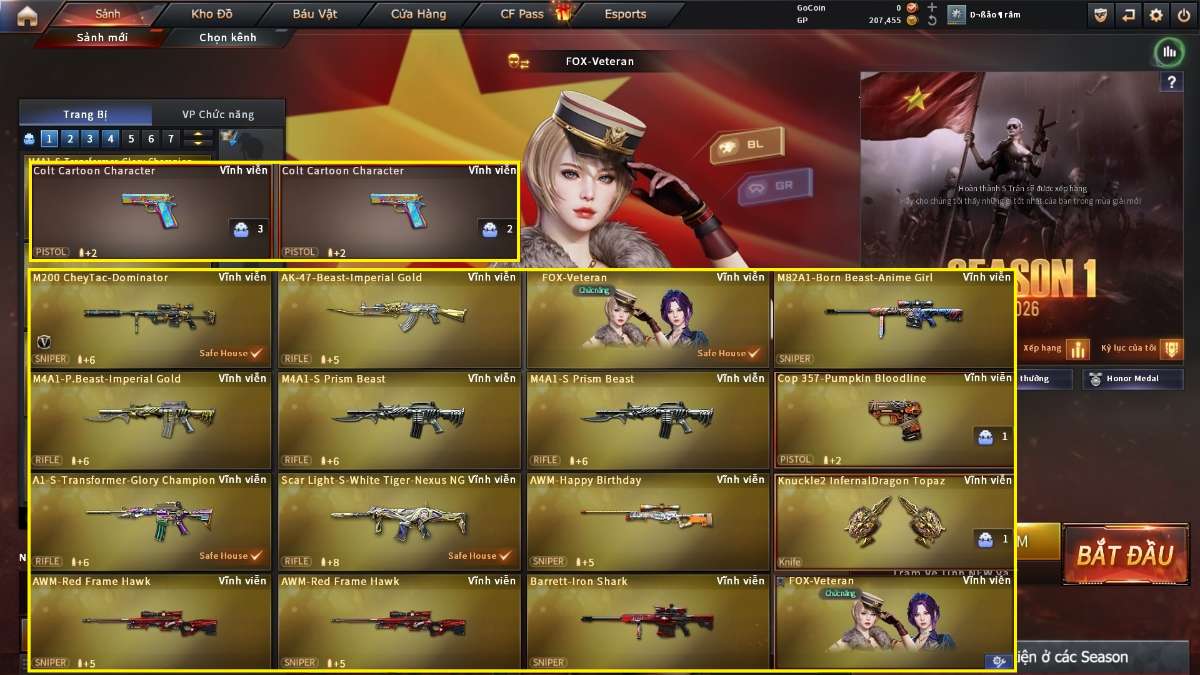This screenshot has width=1200, height=675.
Task: Open the Kho Đồ inventory tab
Action: 211,14
